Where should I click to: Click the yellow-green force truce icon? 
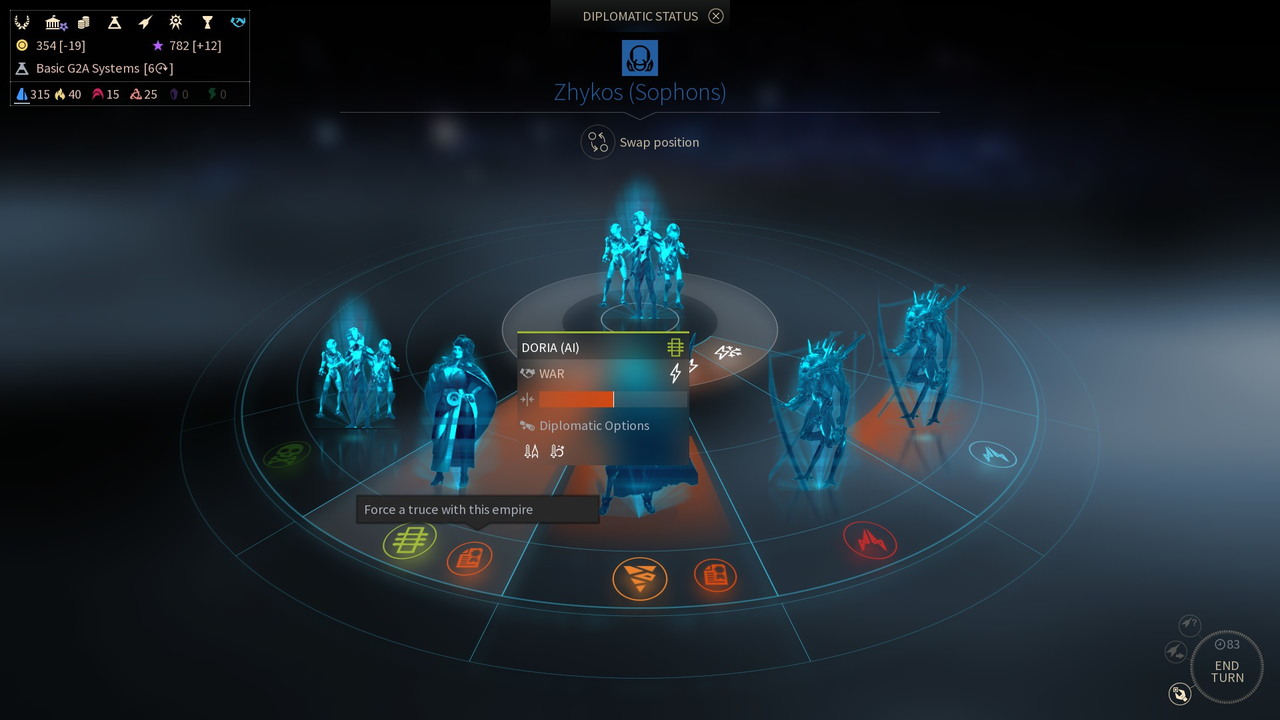point(410,541)
